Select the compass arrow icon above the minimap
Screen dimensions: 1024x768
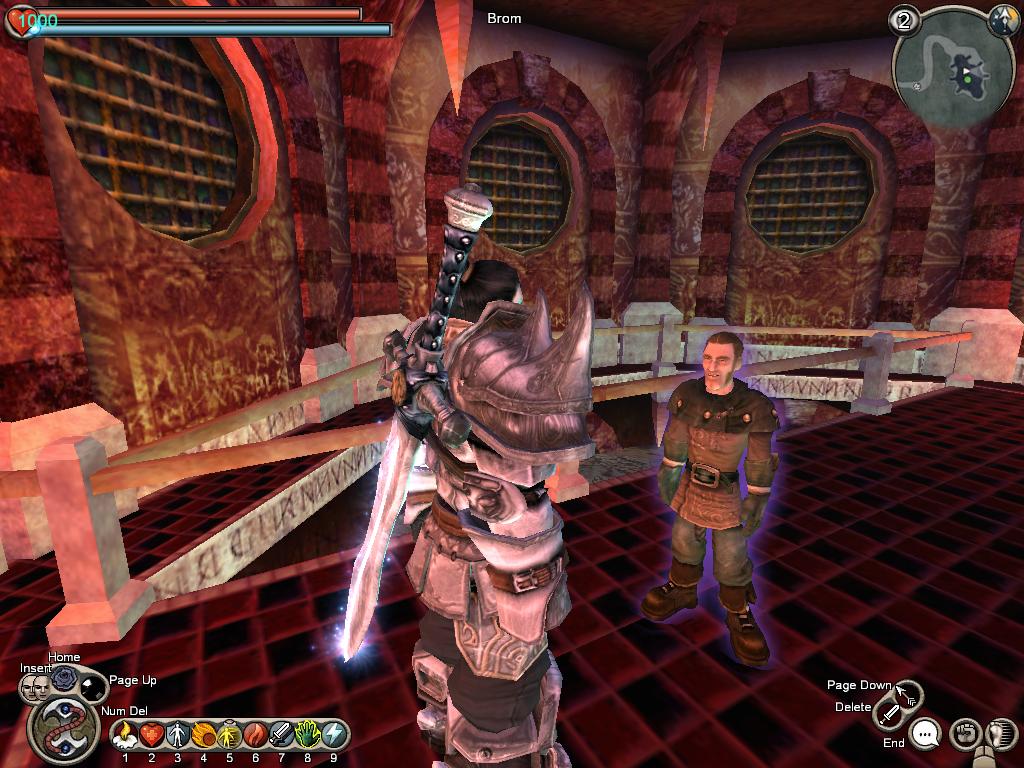coord(1002,18)
